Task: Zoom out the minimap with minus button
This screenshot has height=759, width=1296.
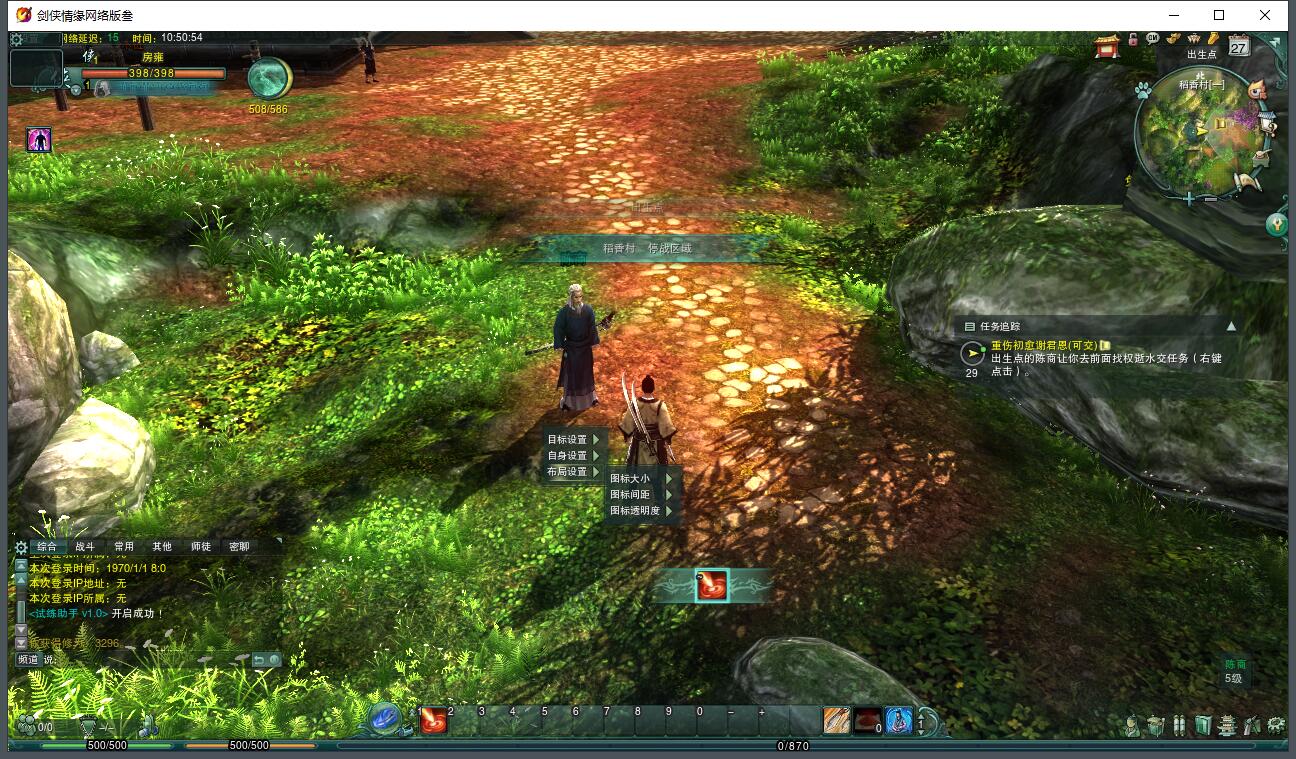Action: pyautogui.click(x=1210, y=199)
